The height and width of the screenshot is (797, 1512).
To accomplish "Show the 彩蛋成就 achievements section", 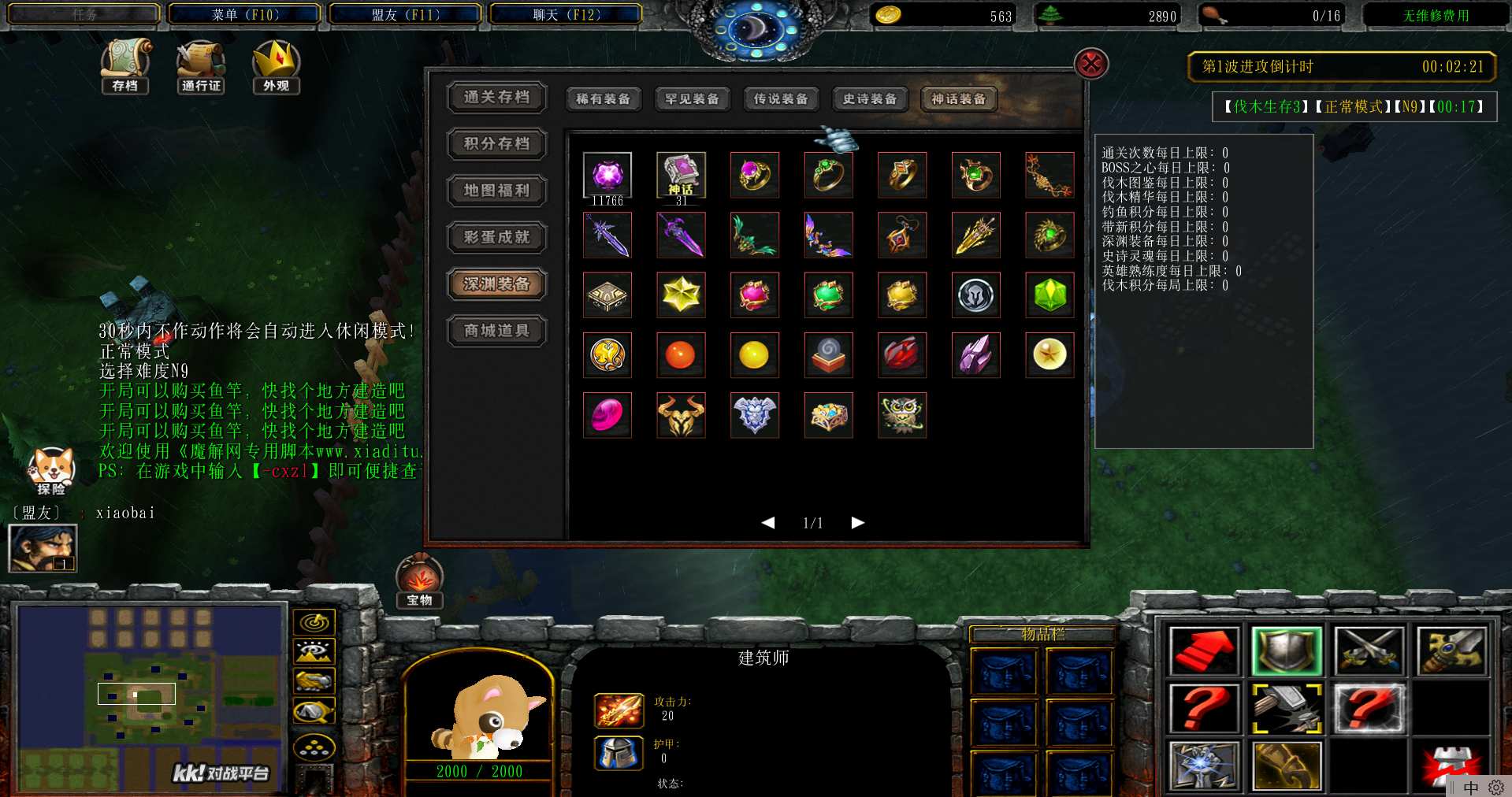I will click(x=496, y=237).
